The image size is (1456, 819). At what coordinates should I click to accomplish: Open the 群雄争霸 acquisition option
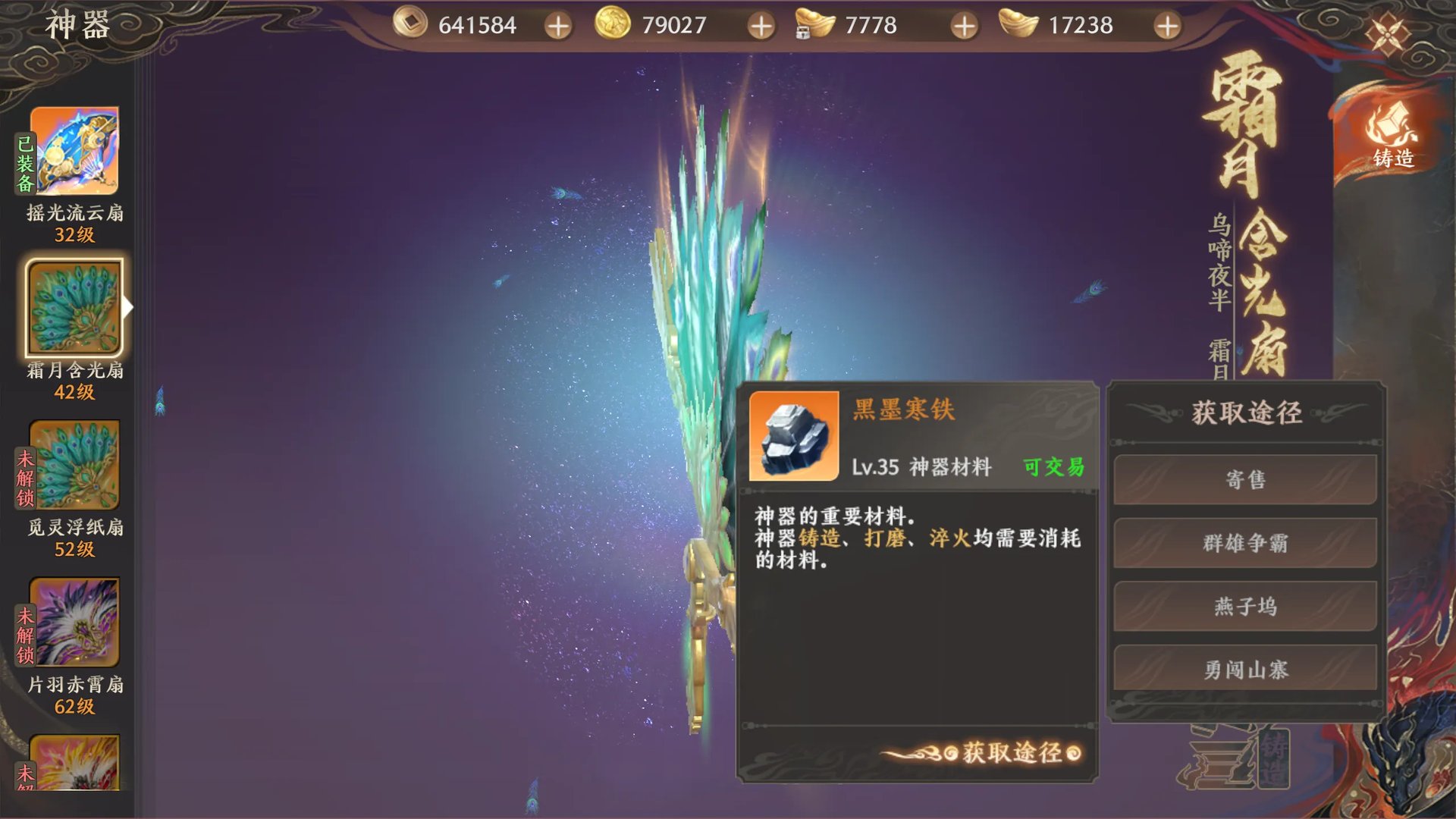1244,544
